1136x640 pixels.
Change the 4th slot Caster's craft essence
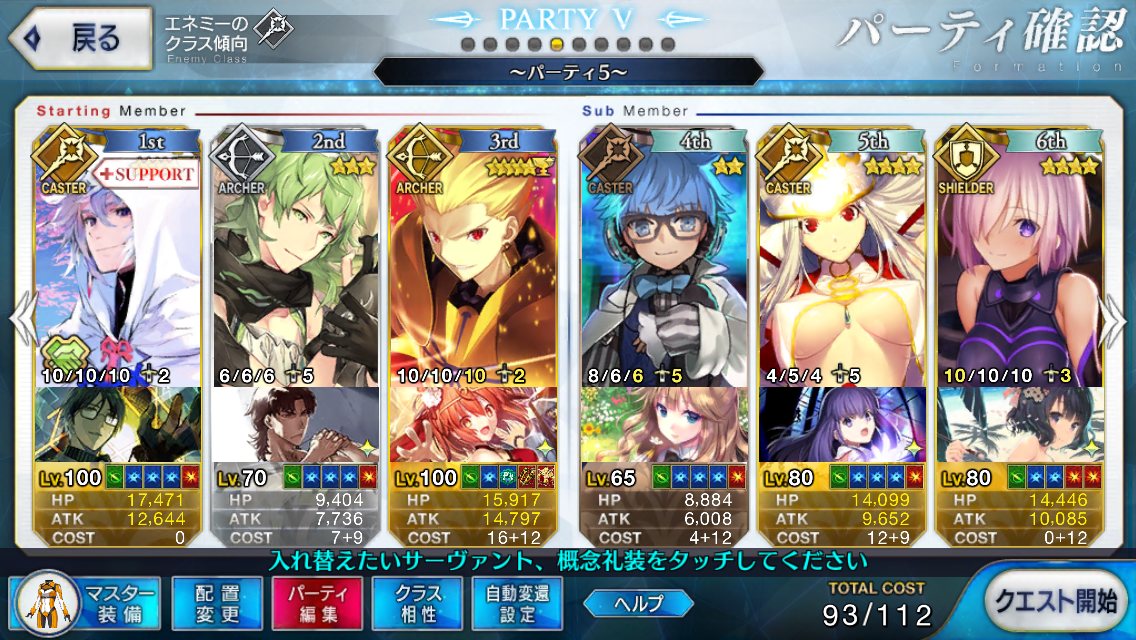665,425
